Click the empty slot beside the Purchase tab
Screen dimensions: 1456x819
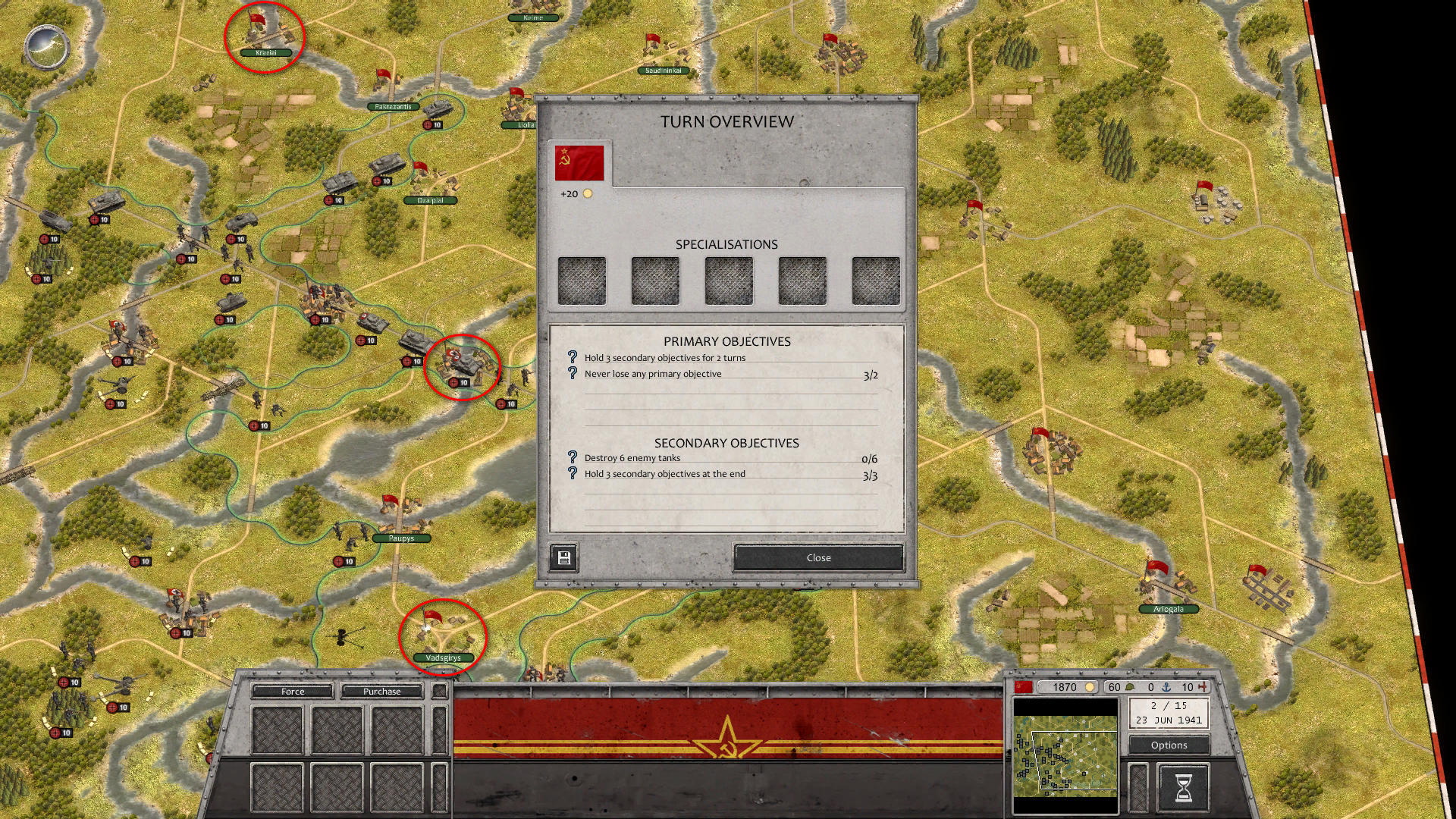(438, 691)
